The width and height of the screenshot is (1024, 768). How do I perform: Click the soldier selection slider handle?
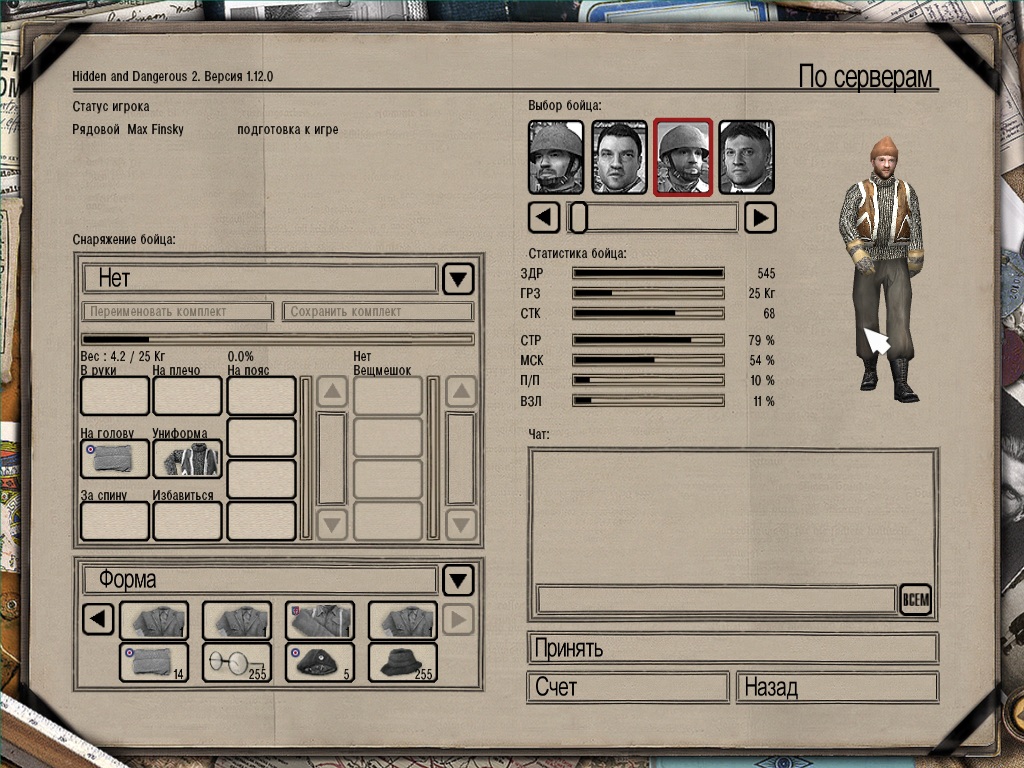[x=577, y=217]
